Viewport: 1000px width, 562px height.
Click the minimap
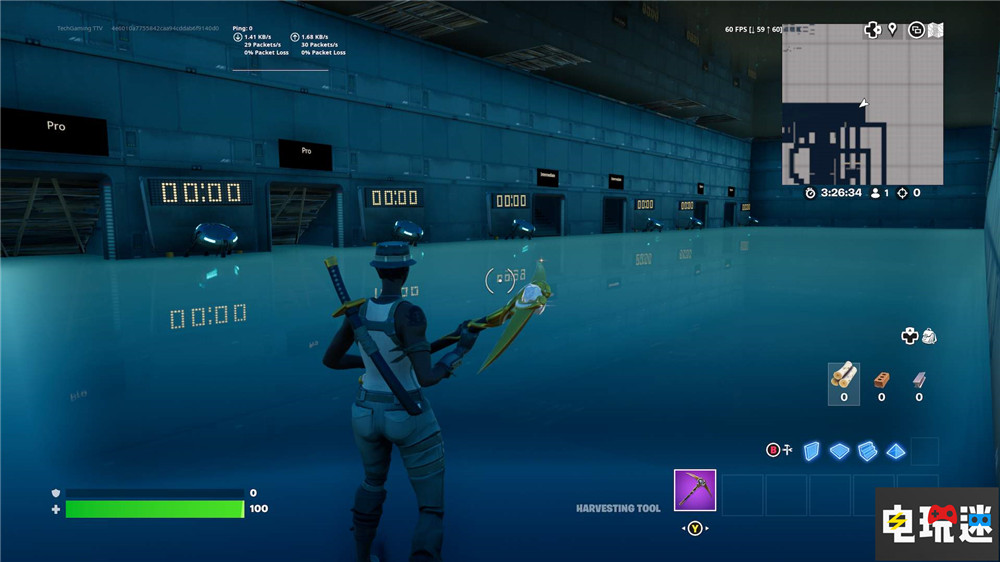[862, 105]
